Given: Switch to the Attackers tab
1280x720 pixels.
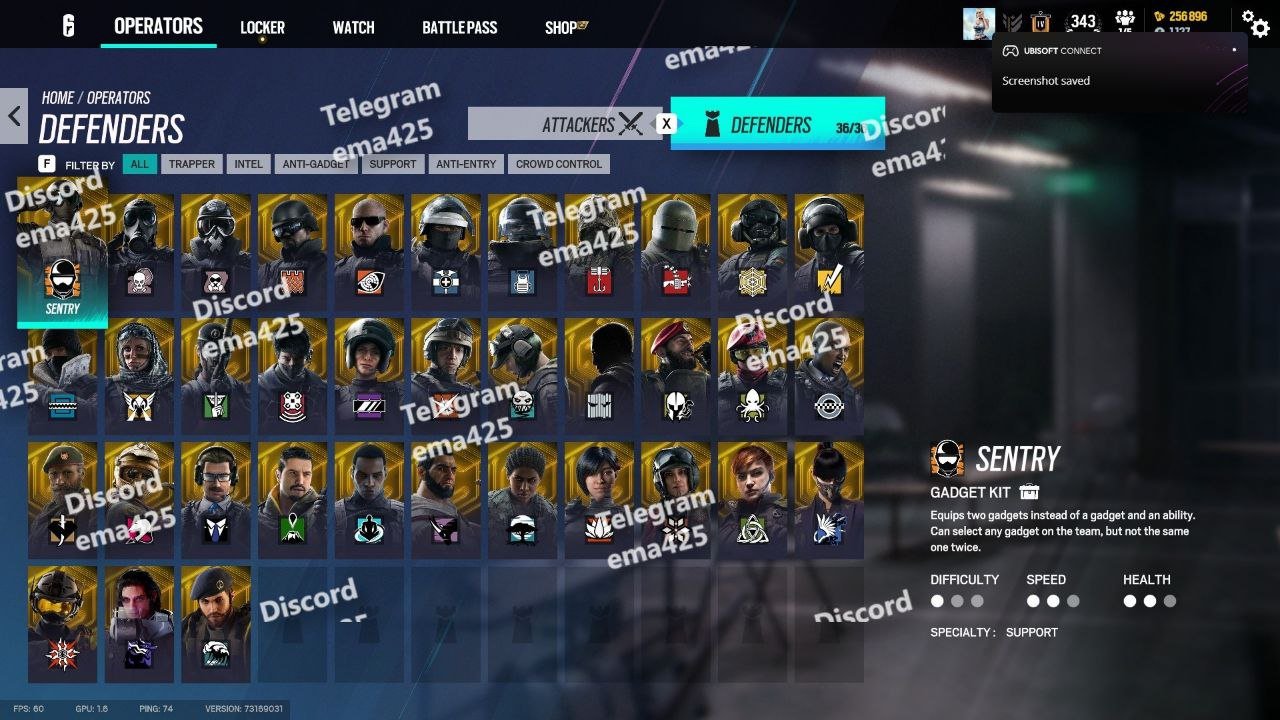Looking at the screenshot, I should pyautogui.click(x=565, y=124).
